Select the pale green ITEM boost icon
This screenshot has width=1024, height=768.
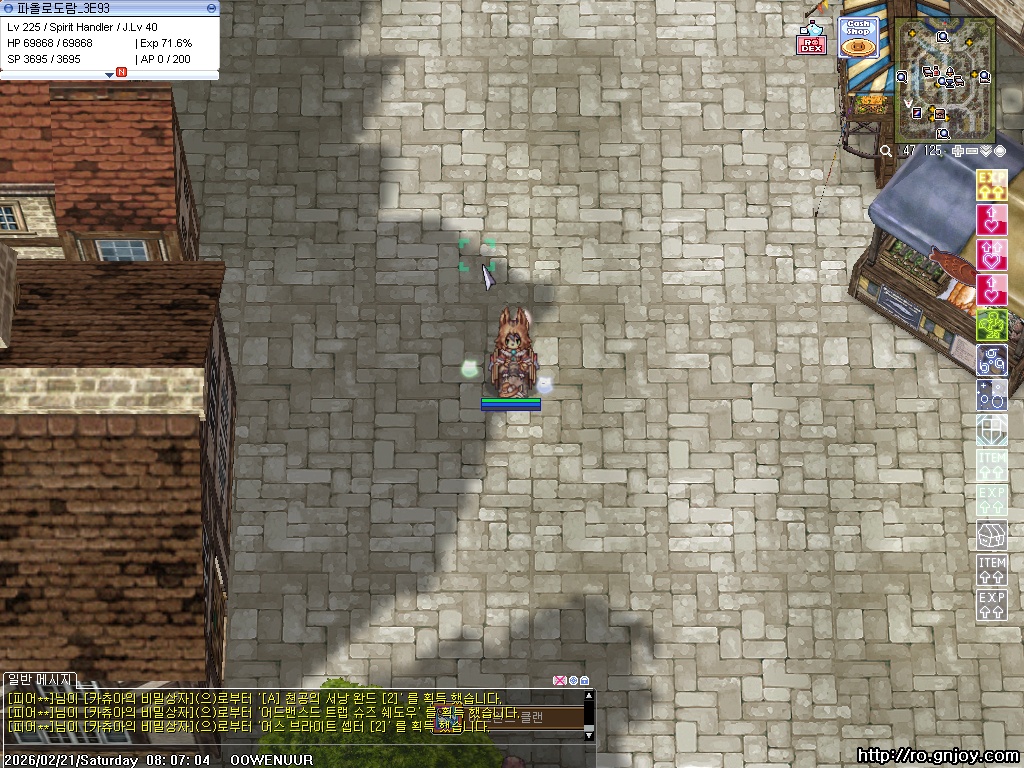click(x=991, y=465)
